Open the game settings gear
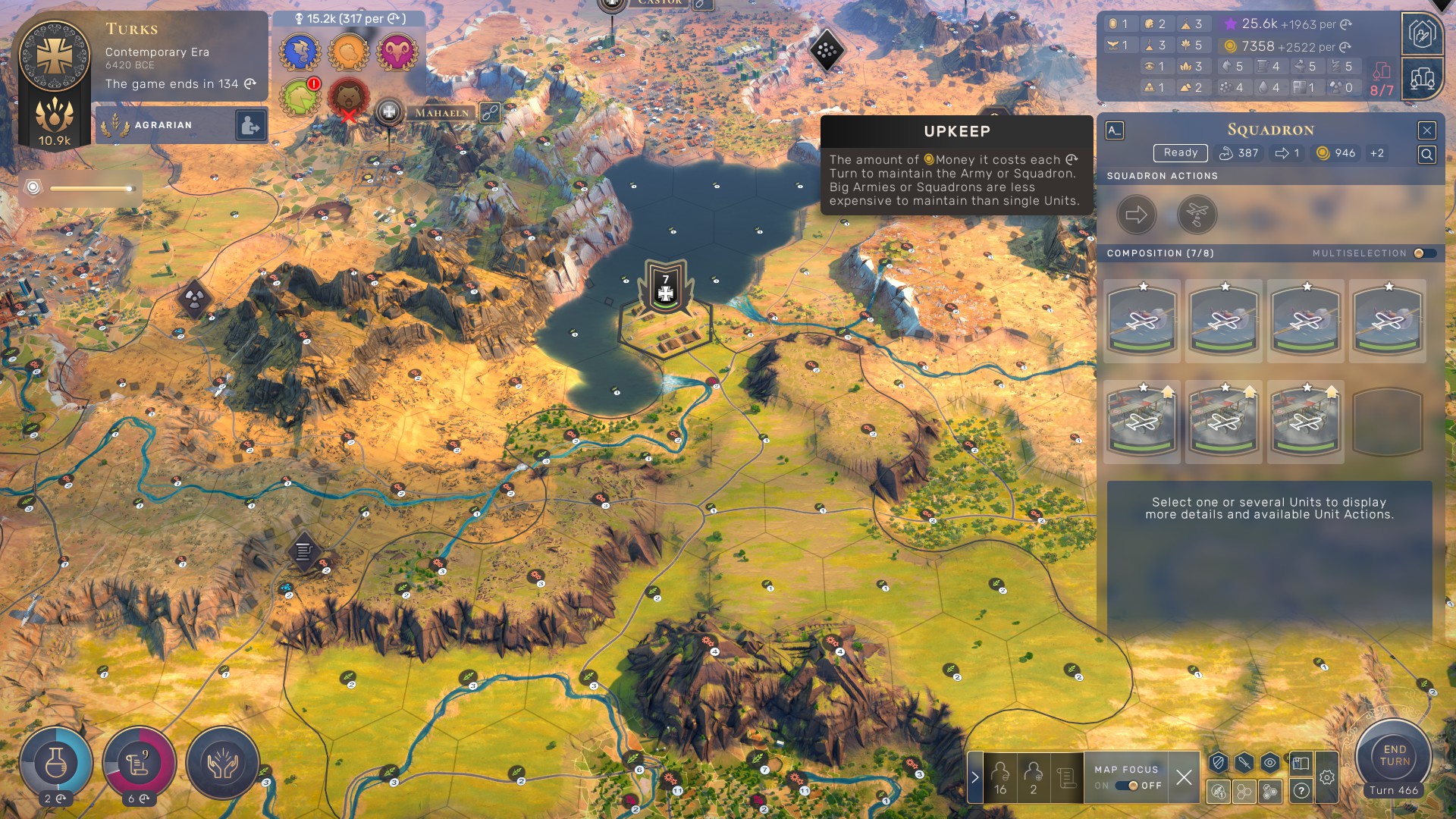The image size is (1456, 819). (1326, 777)
